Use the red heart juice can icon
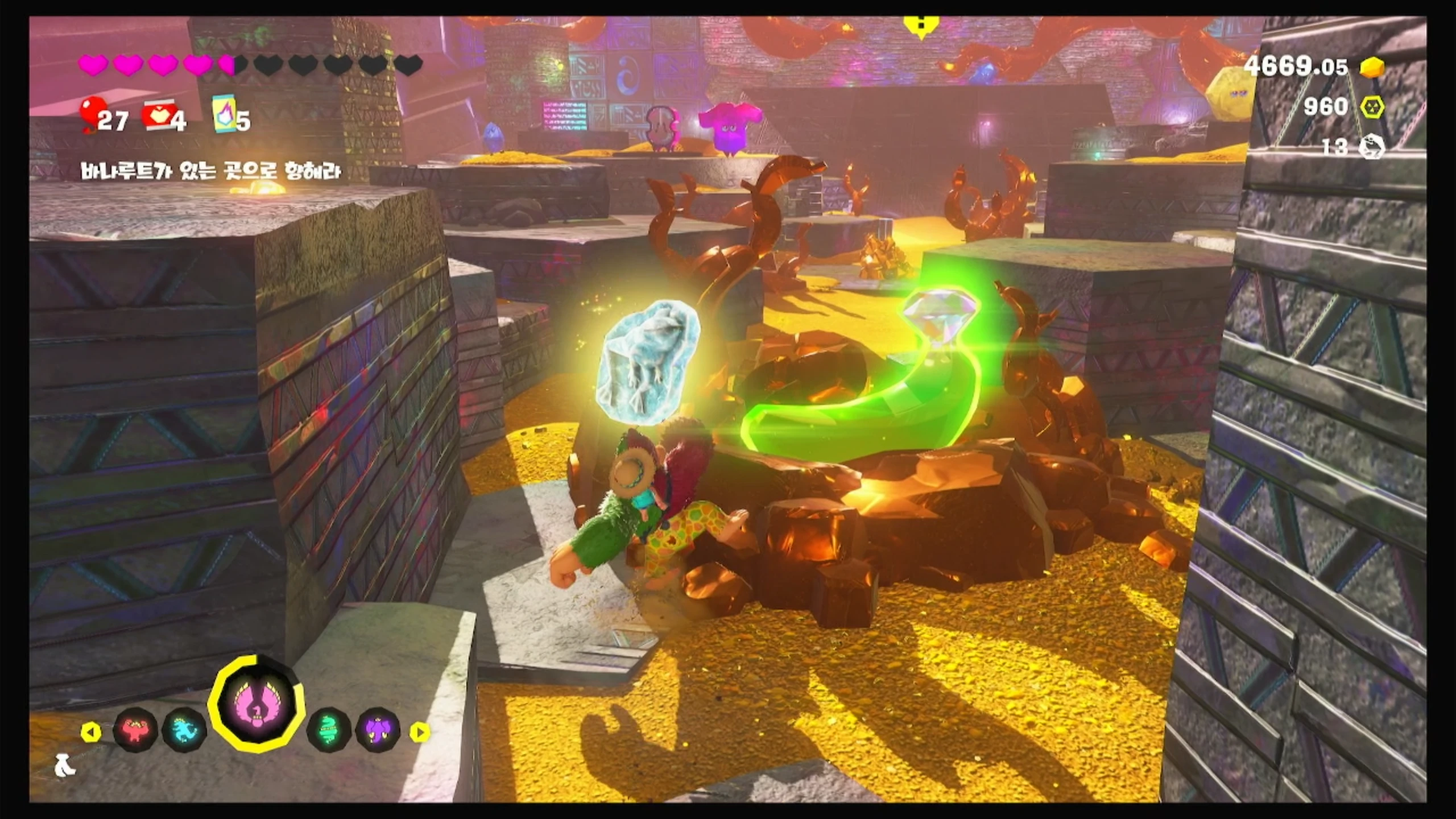The image size is (1456, 819). point(156,115)
